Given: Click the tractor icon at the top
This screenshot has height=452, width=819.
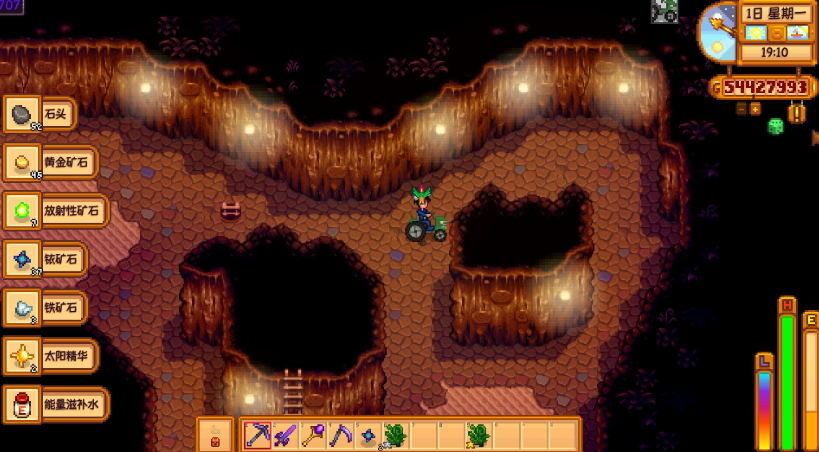Looking at the screenshot, I should 665,11.
